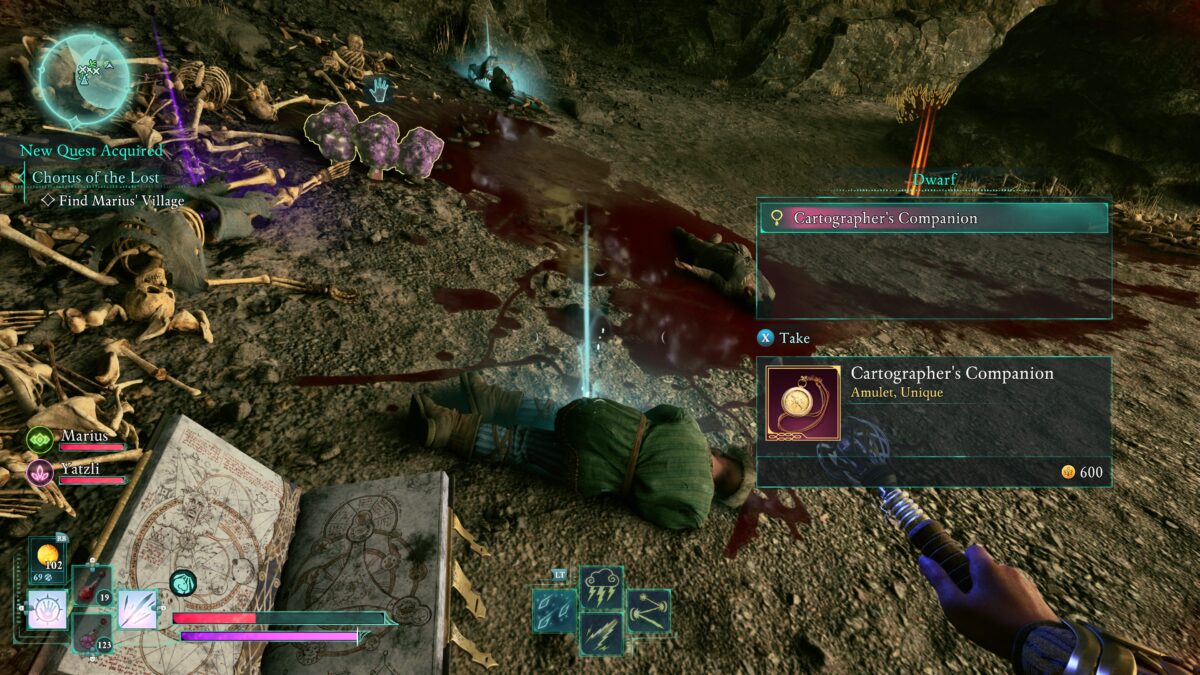
Task: Cast the single lightning bolt spell
Action: [602, 633]
